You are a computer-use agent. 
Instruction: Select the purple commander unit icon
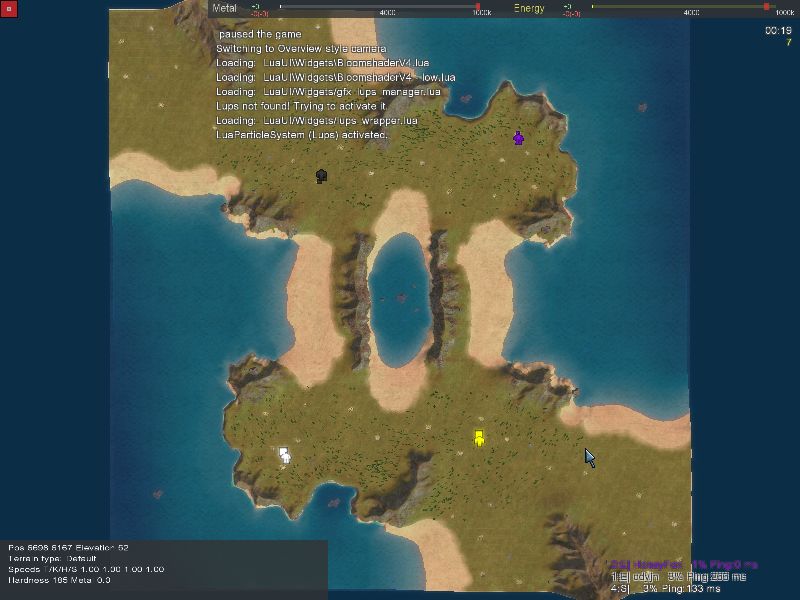(x=518, y=138)
